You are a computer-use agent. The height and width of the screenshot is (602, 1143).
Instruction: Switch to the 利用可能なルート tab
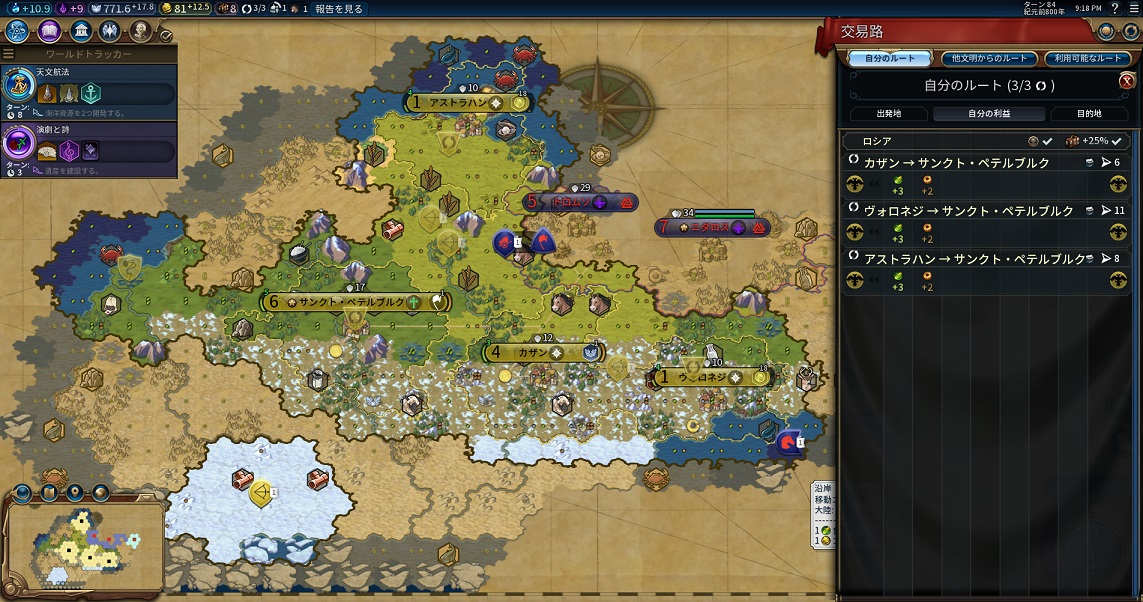pos(1087,59)
